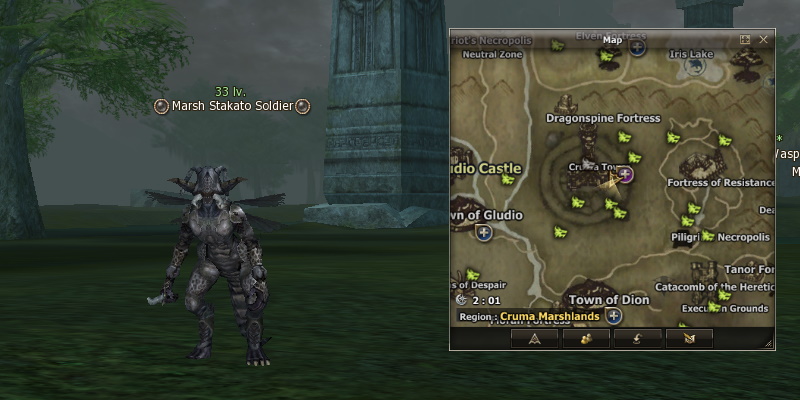
Task: Click the third map toolbar button
Action: point(637,338)
